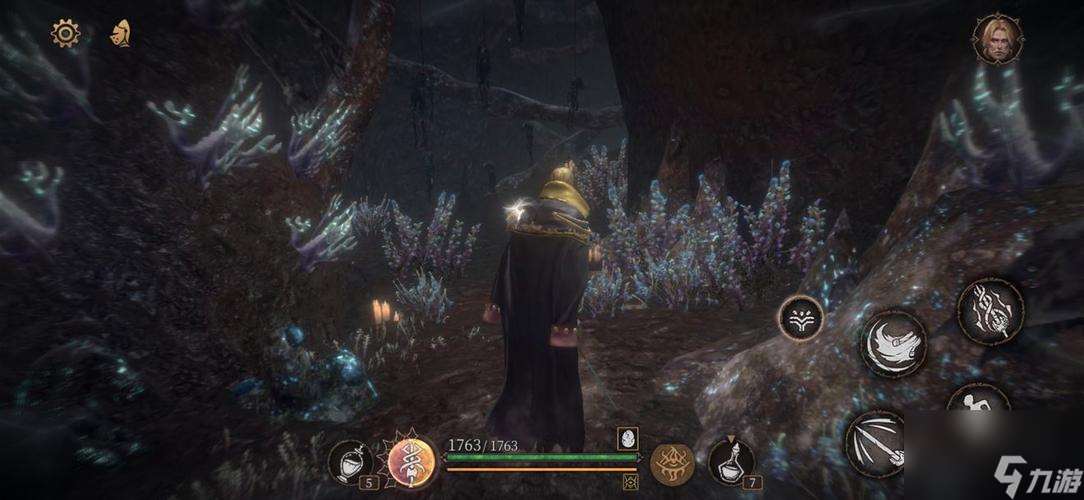This screenshot has height=500, width=1084.
Task: Use the spear thrust attack button
Action: [877, 443]
